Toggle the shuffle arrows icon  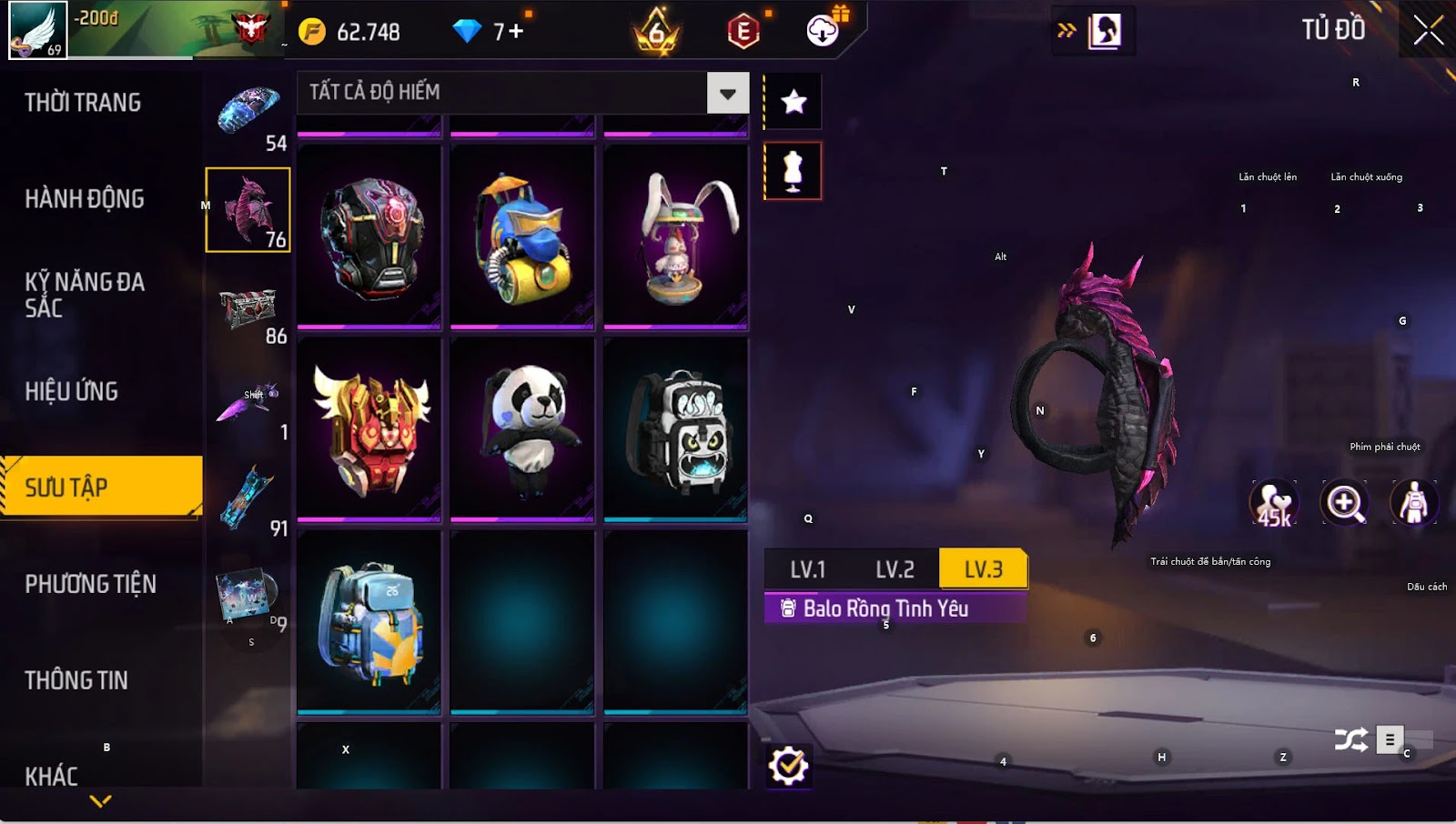[1350, 740]
